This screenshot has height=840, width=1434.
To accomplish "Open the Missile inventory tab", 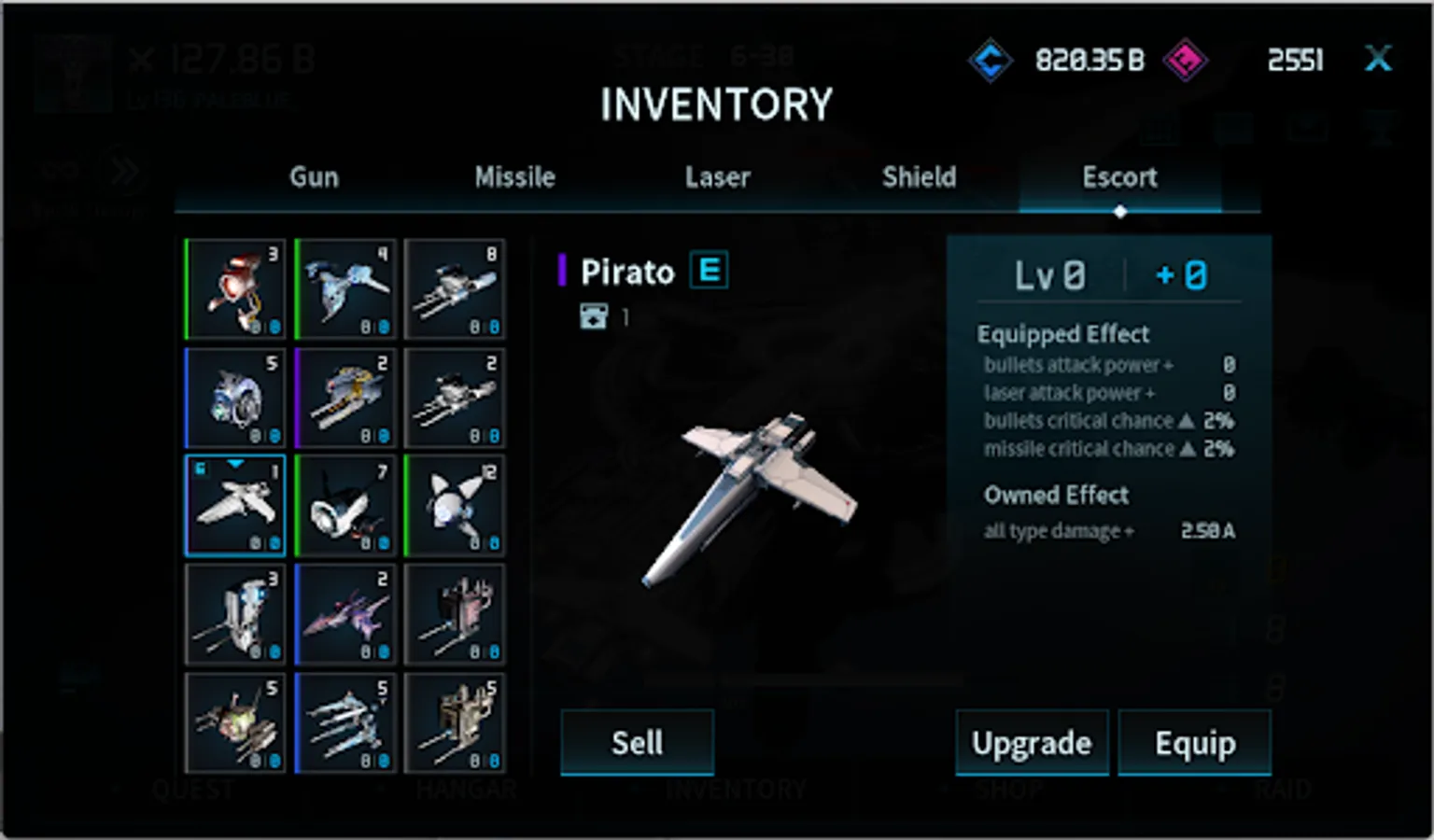I will pos(514,176).
